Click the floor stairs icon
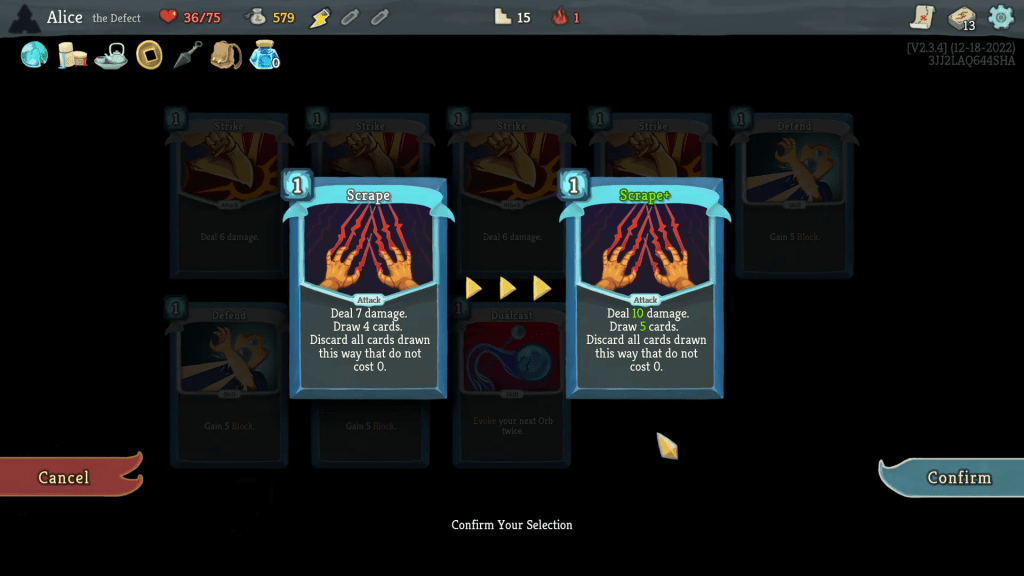Screen dimensions: 1024x576 [503, 17]
